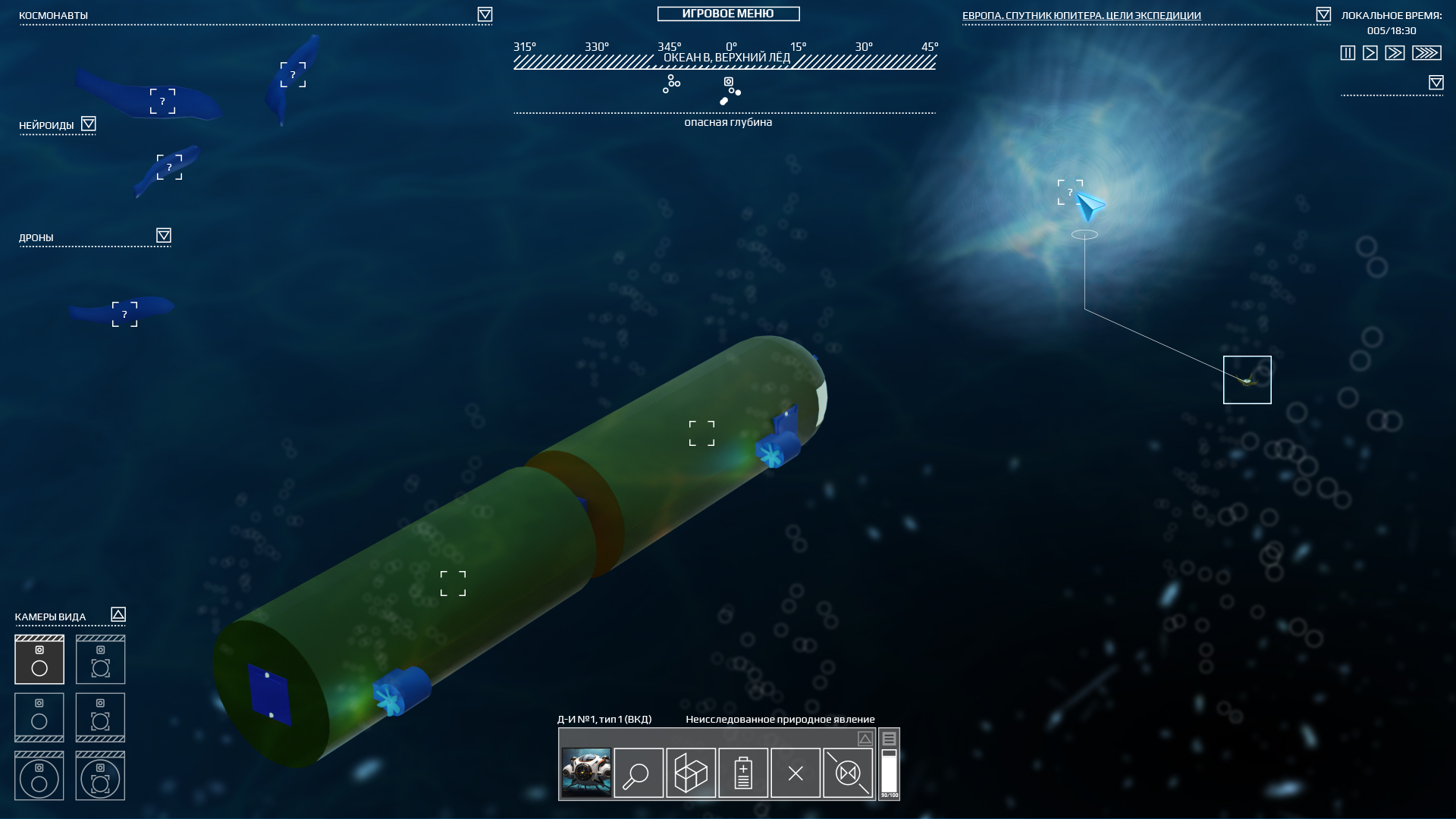The width and height of the screenshot is (1456, 819).
Task: Set time to normal play speed
Action: [1370, 53]
